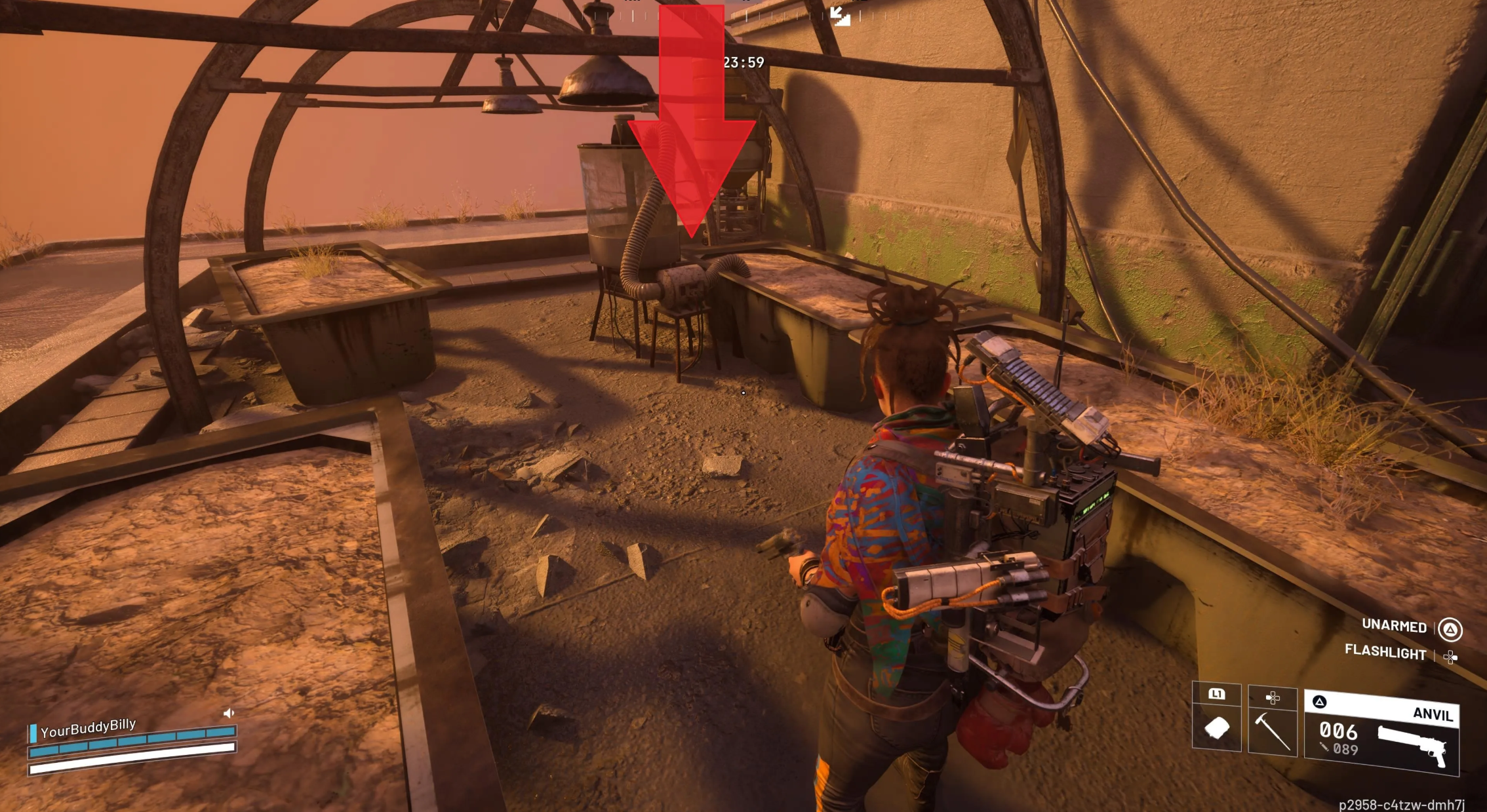Viewport: 1487px width, 812px height.
Task: Click the compass exit stairs marker
Action: coord(840,15)
